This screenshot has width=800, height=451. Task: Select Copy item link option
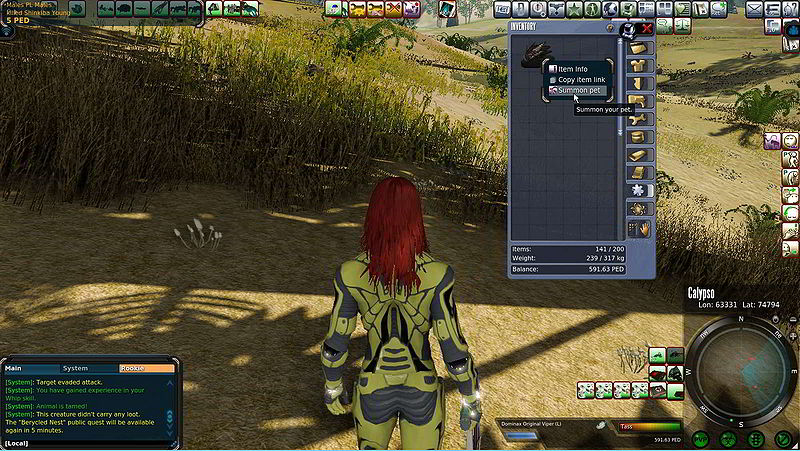tap(580, 79)
